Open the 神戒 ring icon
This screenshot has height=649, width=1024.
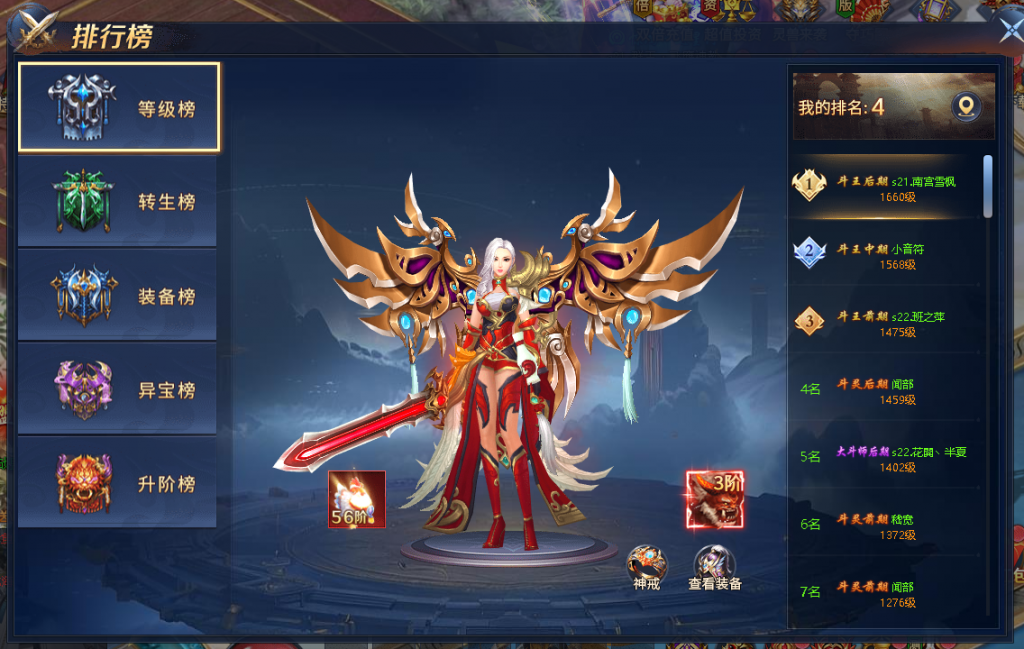[646, 566]
